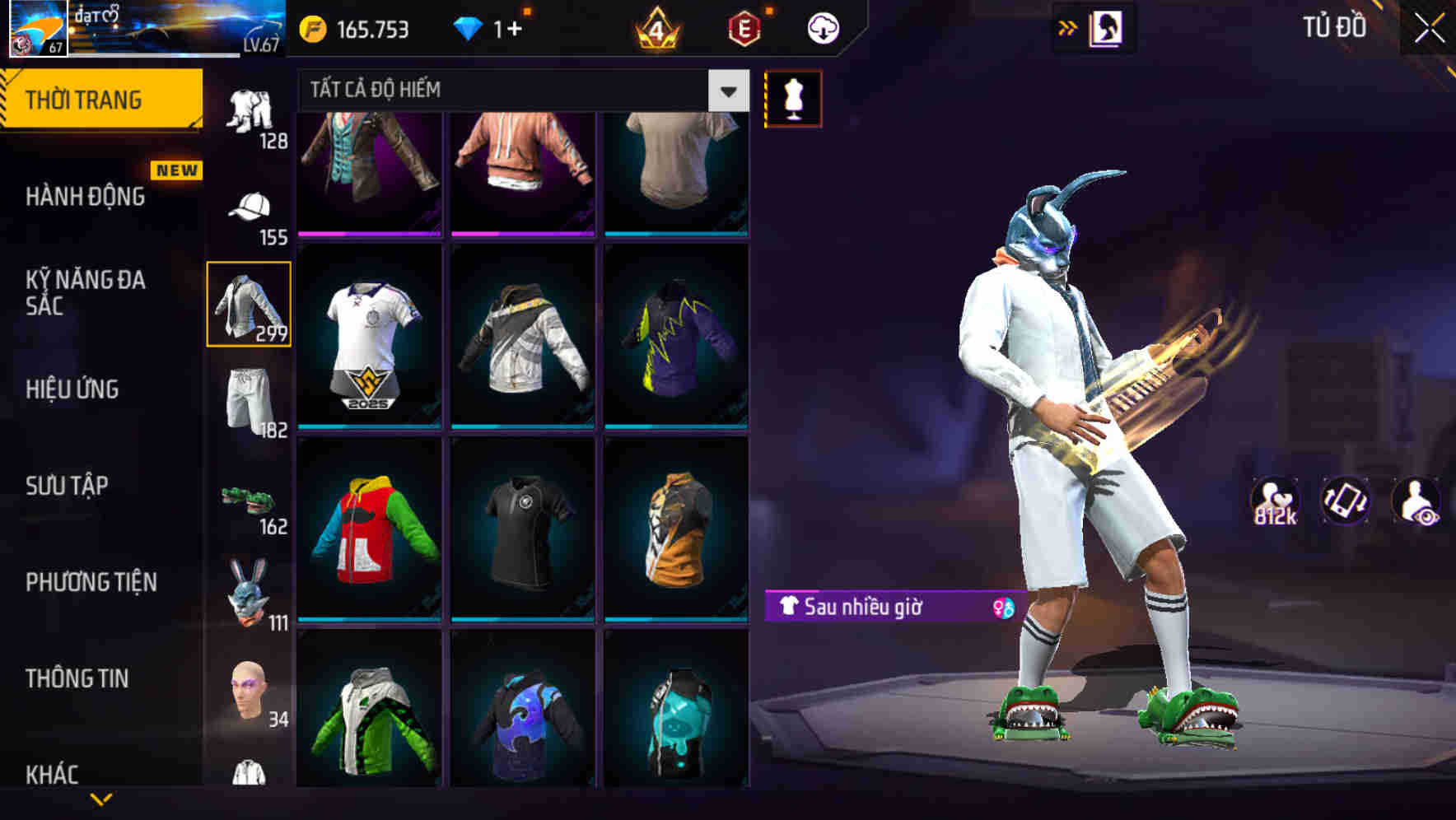
Task: Open the wardrobe outfit icon near TỦ ĐỒ
Action: pos(1108,27)
